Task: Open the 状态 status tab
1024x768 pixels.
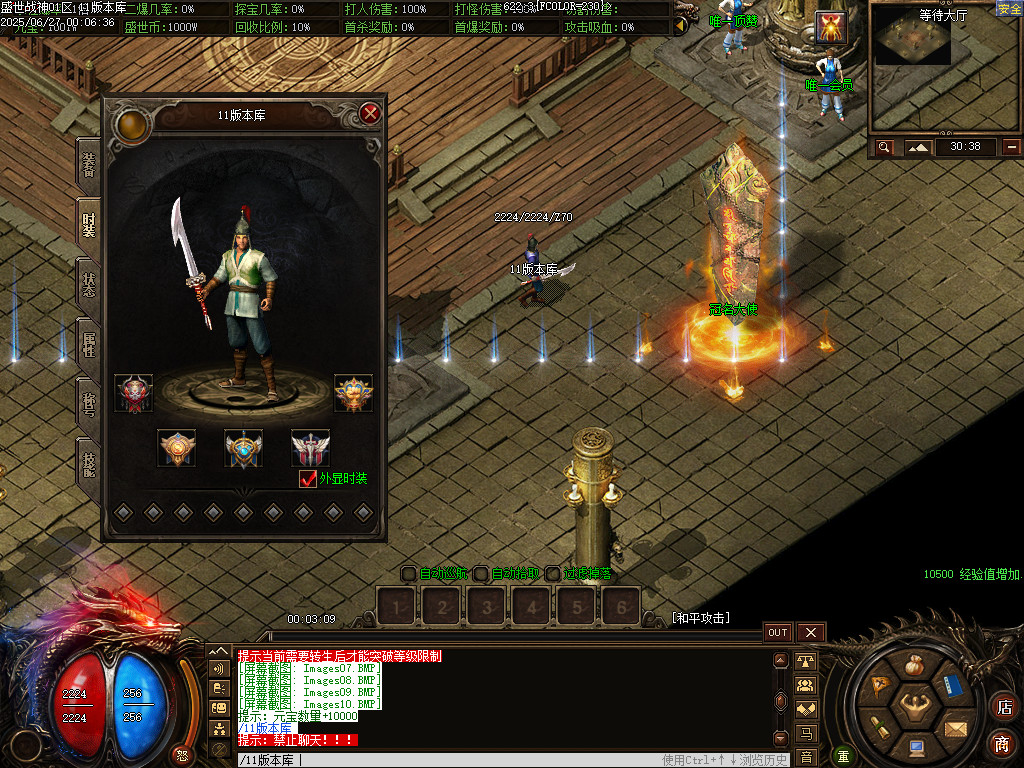Action: (x=89, y=285)
